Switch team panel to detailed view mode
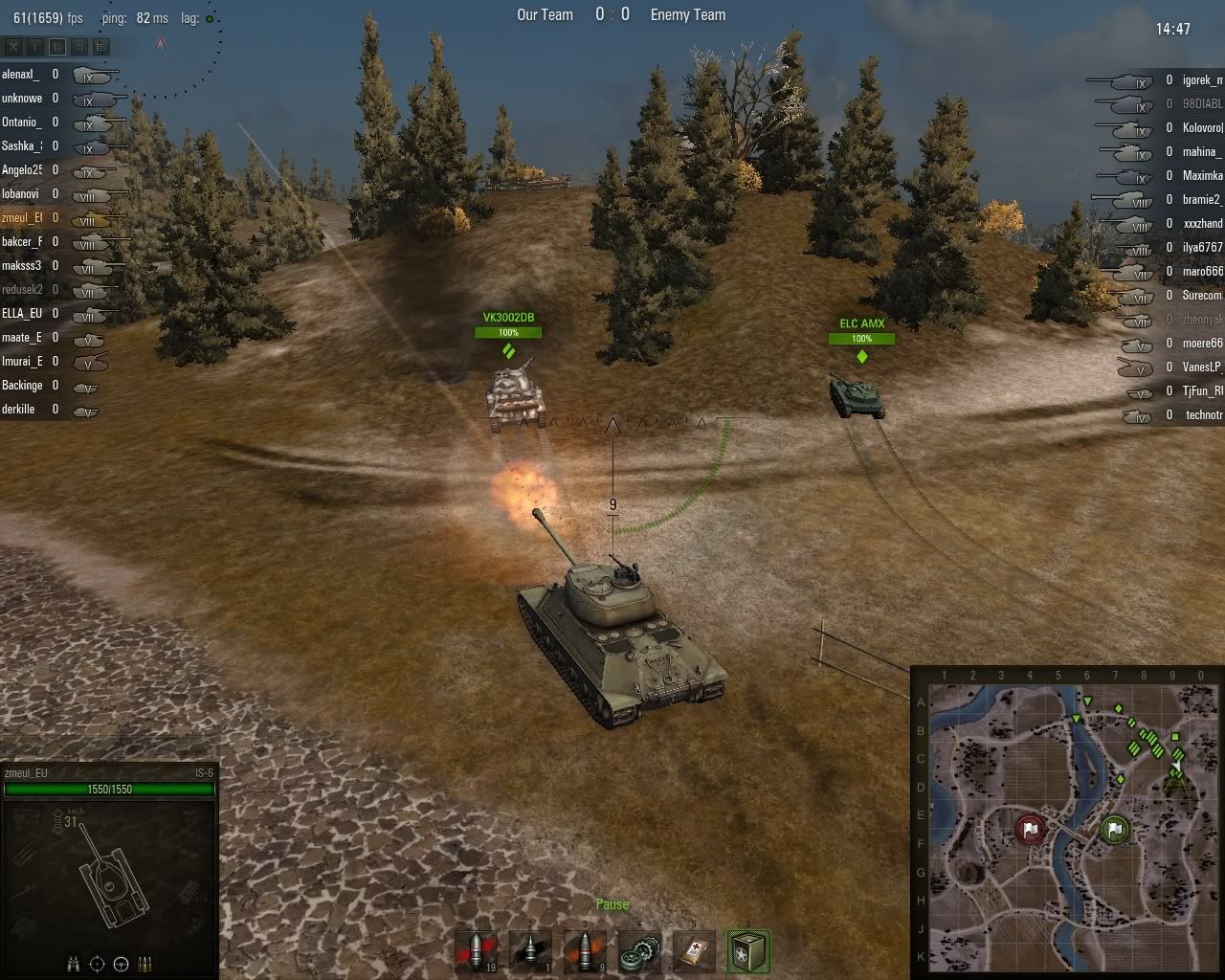 click(x=100, y=46)
